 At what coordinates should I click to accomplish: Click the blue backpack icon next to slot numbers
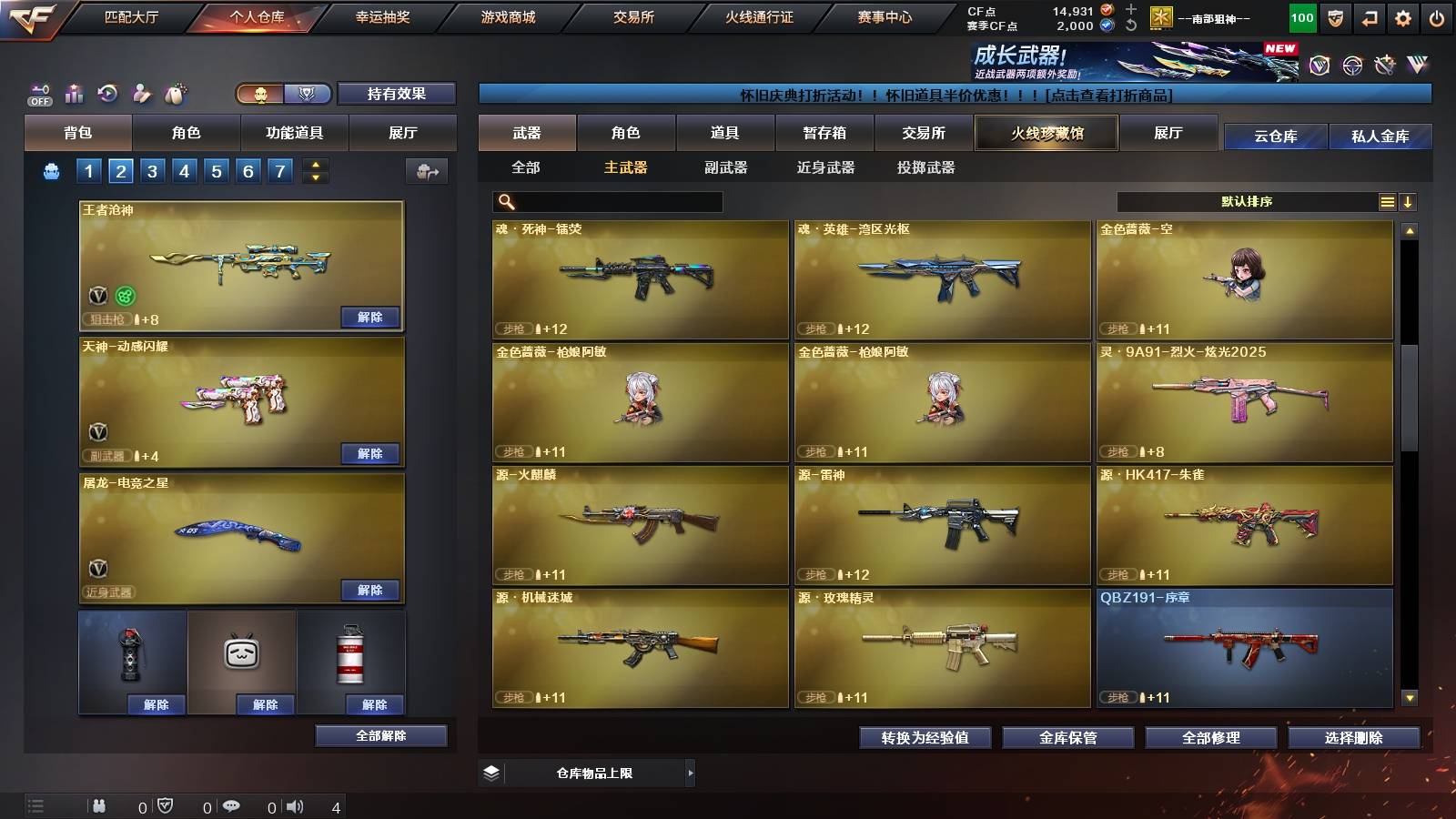point(52,169)
